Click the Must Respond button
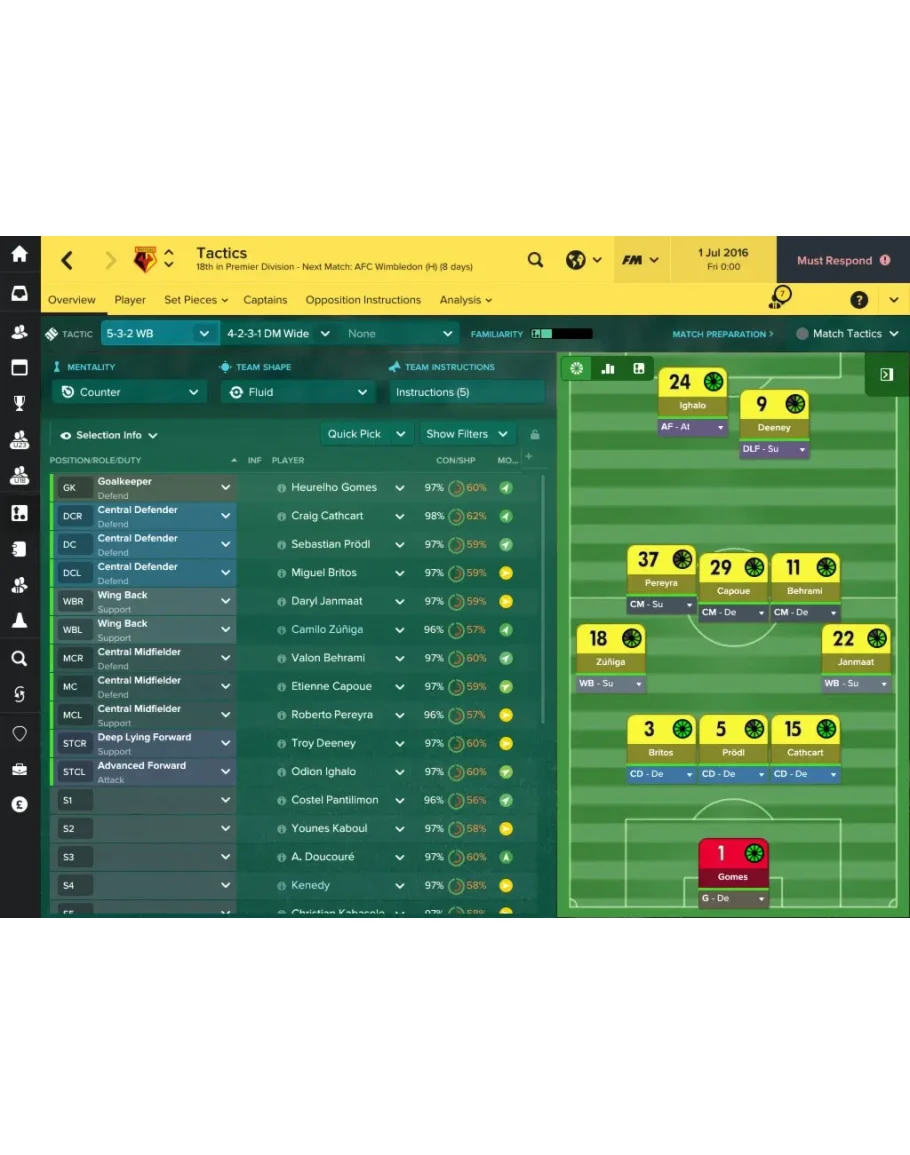This screenshot has width=910, height=1155. 842,261
